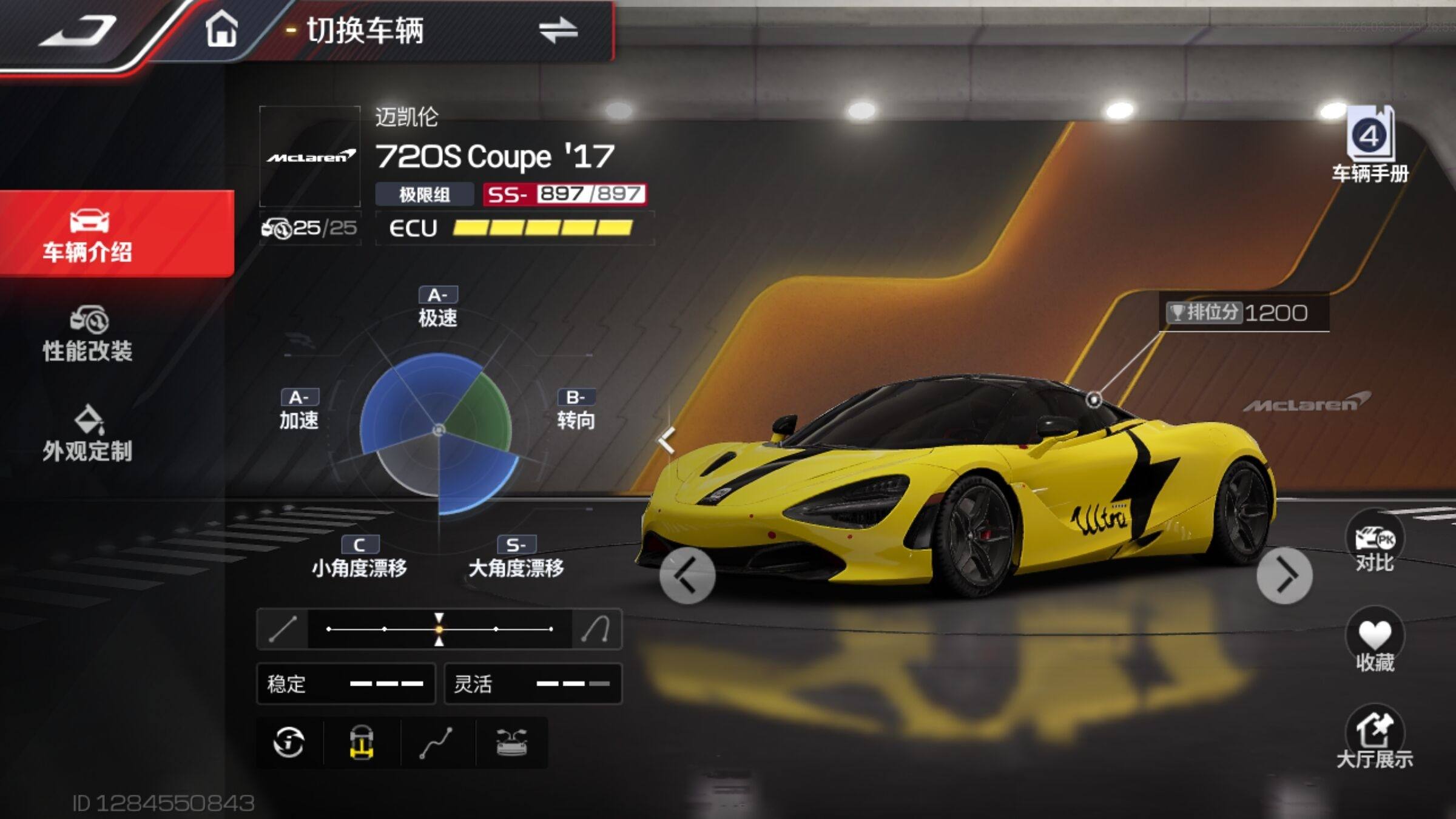Viewport: 1456px width, 819px height.
Task: Open the 外观定制 customization tab
Action: point(88,433)
